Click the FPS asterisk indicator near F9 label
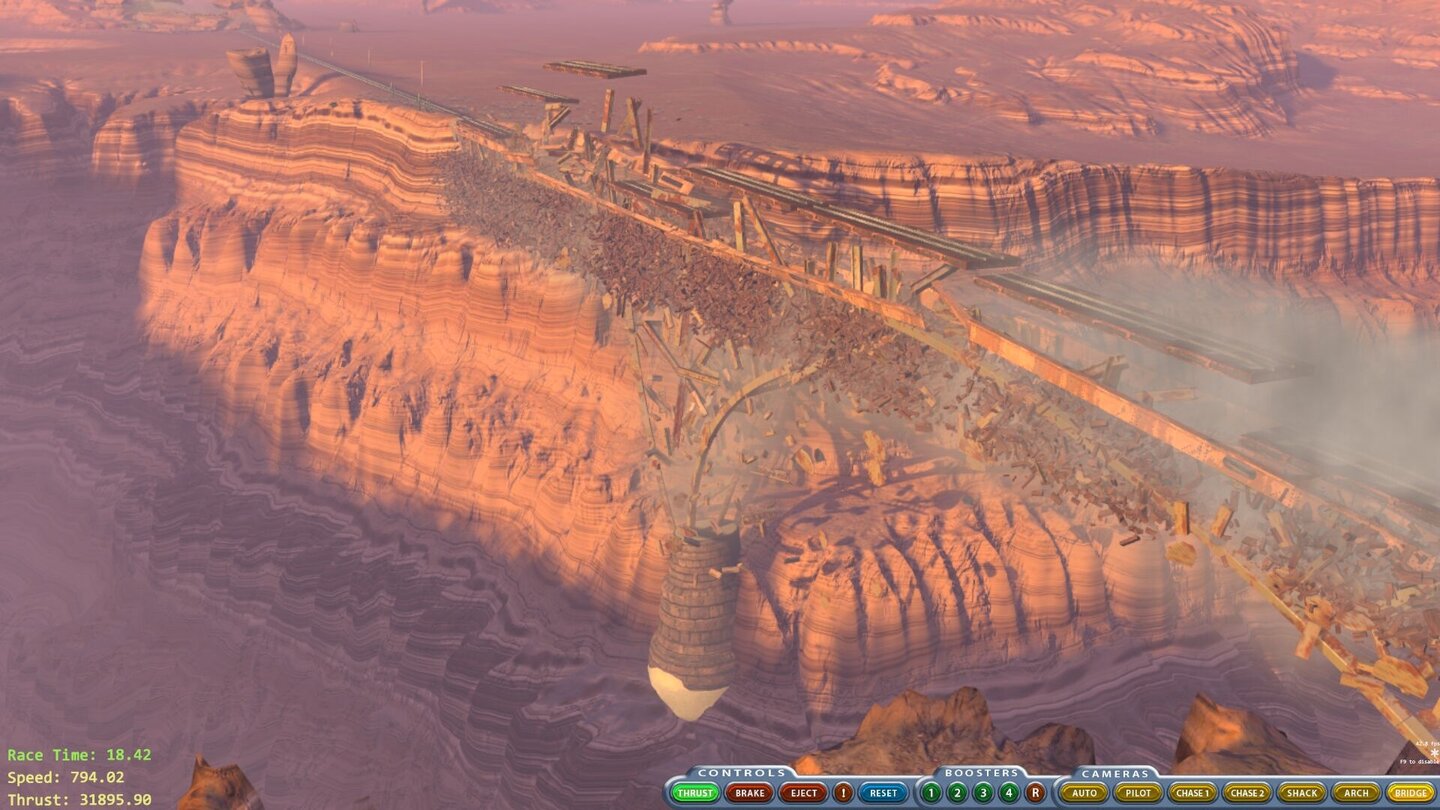Viewport: 1440px width, 810px height. (x=1434, y=752)
